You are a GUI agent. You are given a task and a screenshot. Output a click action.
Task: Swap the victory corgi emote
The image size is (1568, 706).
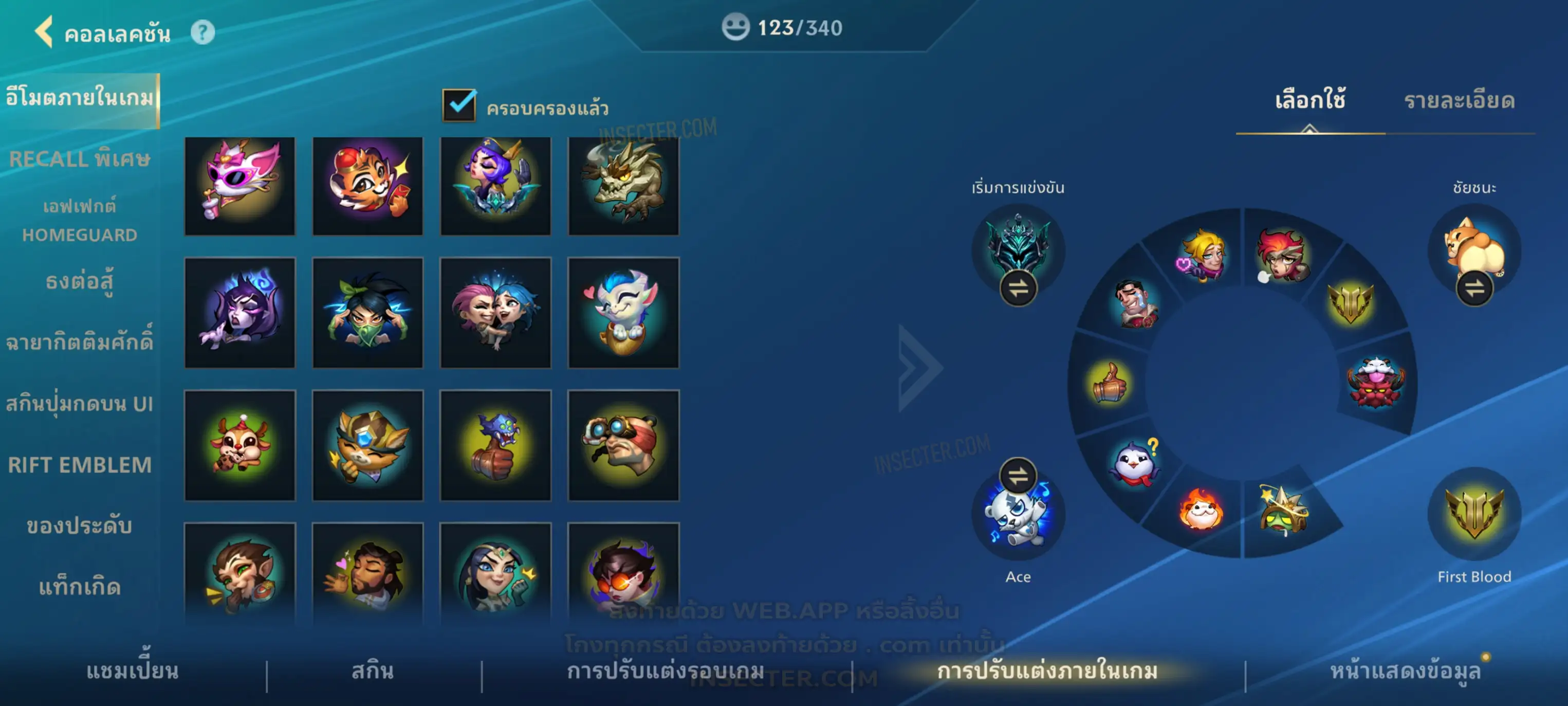(1473, 288)
